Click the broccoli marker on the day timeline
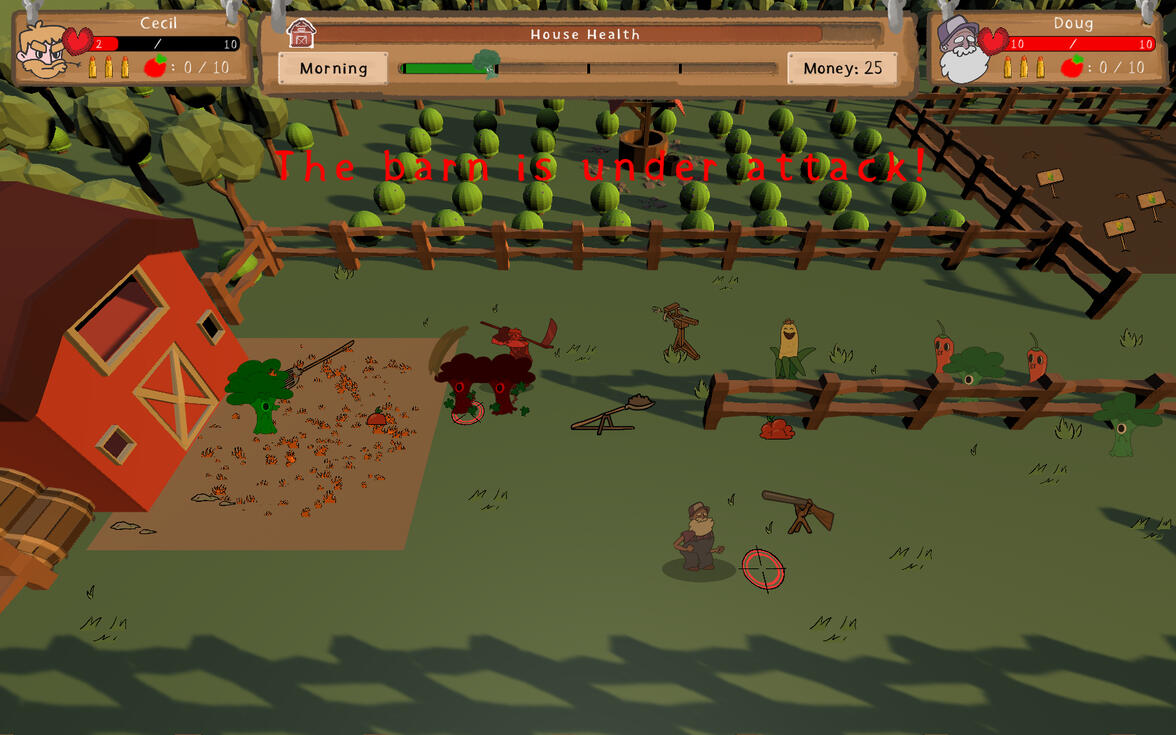The width and height of the screenshot is (1176, 735). (487, 65)
